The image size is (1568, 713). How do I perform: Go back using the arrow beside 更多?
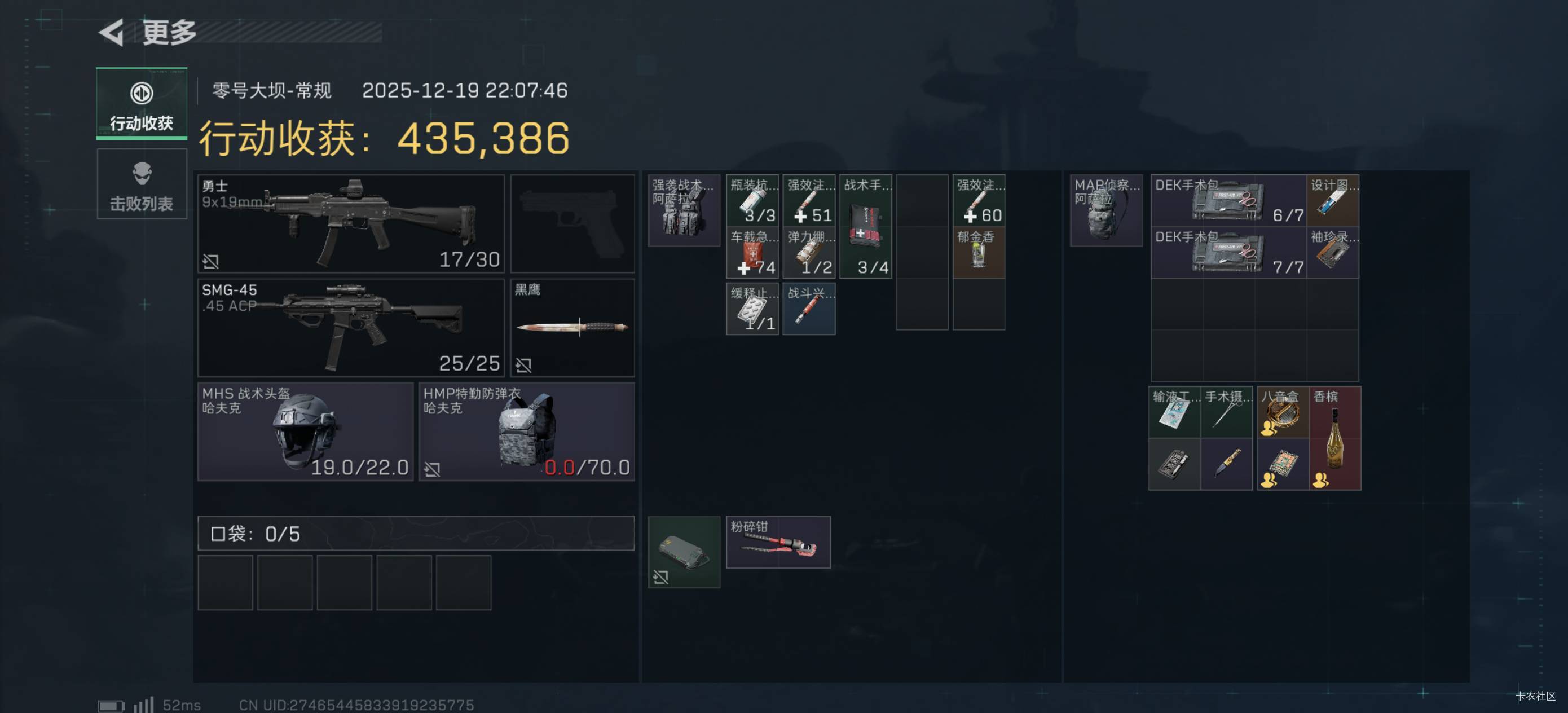112,32
